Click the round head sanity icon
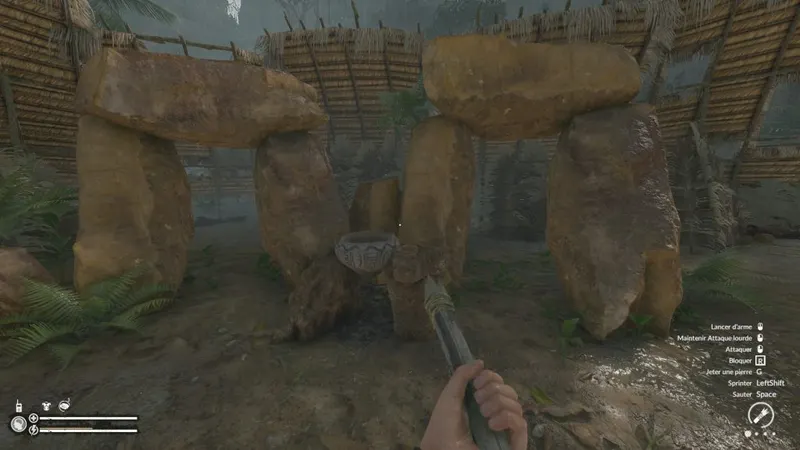This screenshot has height=450, width=800. (x=18, y=423)
